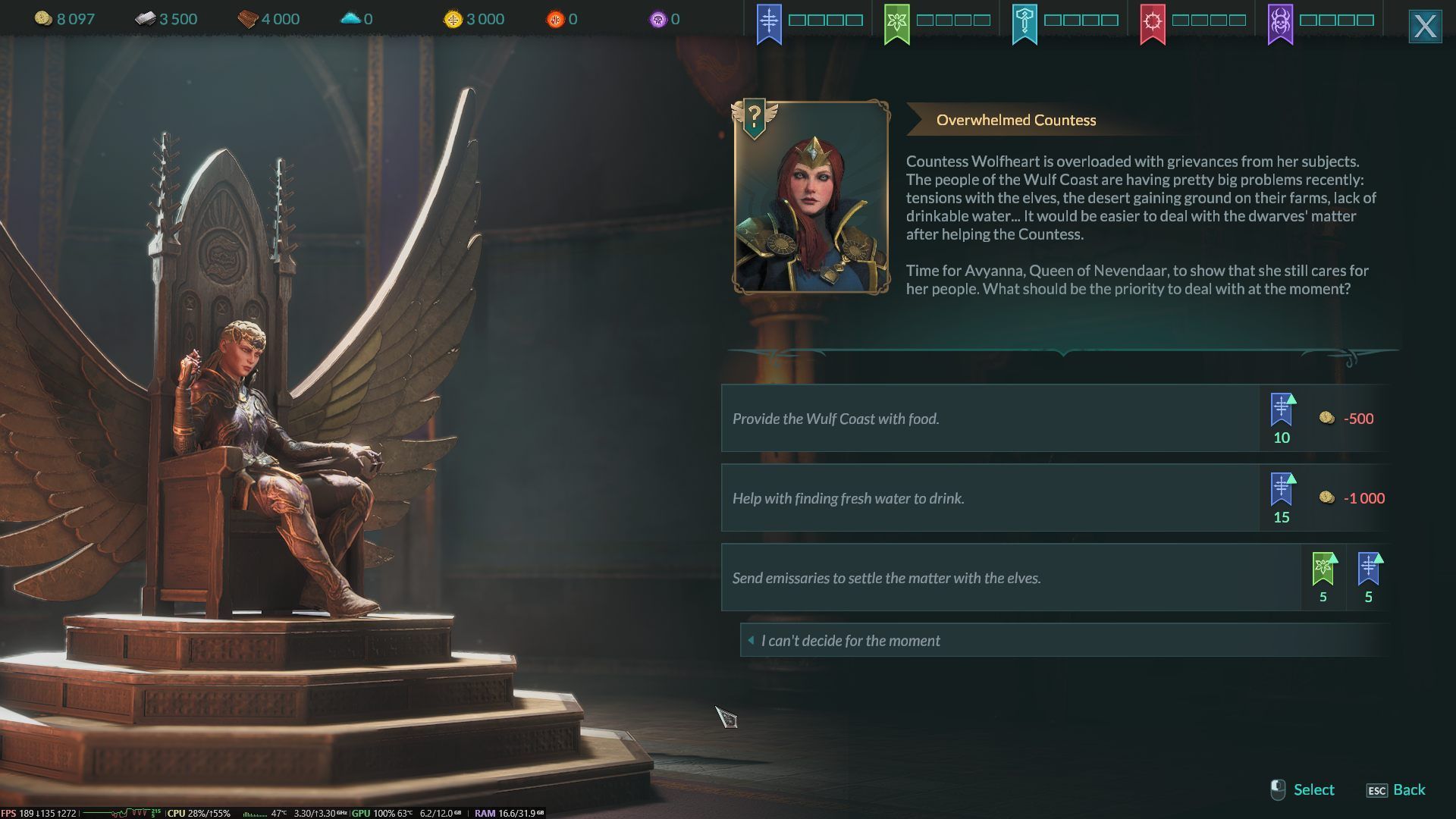This screenshot has width=1456, height=819.
Task: Click the Countess Wolfheart portrait
Action: coord(811,197)
